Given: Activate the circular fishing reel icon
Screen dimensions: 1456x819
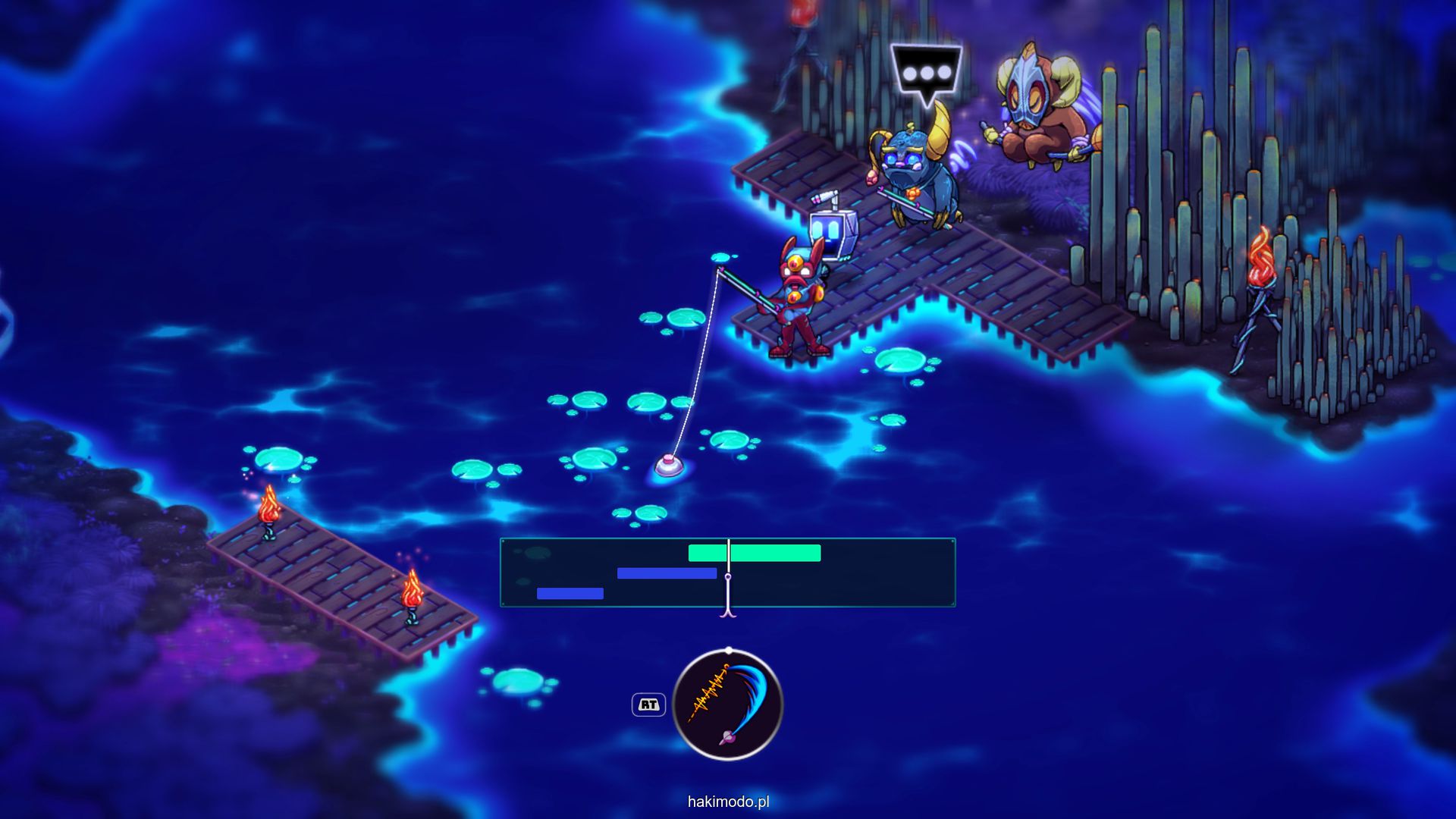Looking at the screenshot, I should pos(728,704).
